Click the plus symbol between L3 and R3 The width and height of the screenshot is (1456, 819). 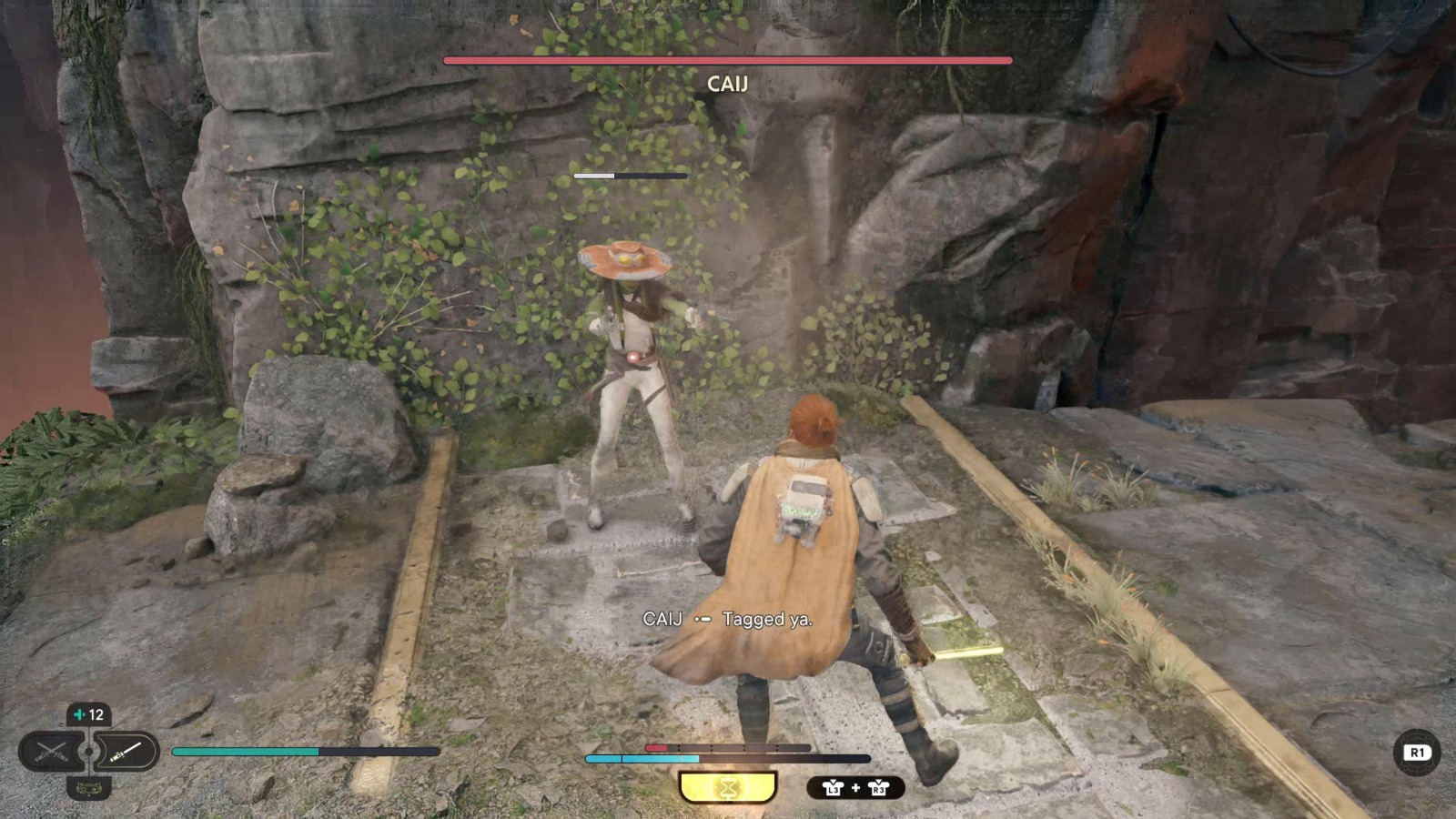click(x=855, y=788)
